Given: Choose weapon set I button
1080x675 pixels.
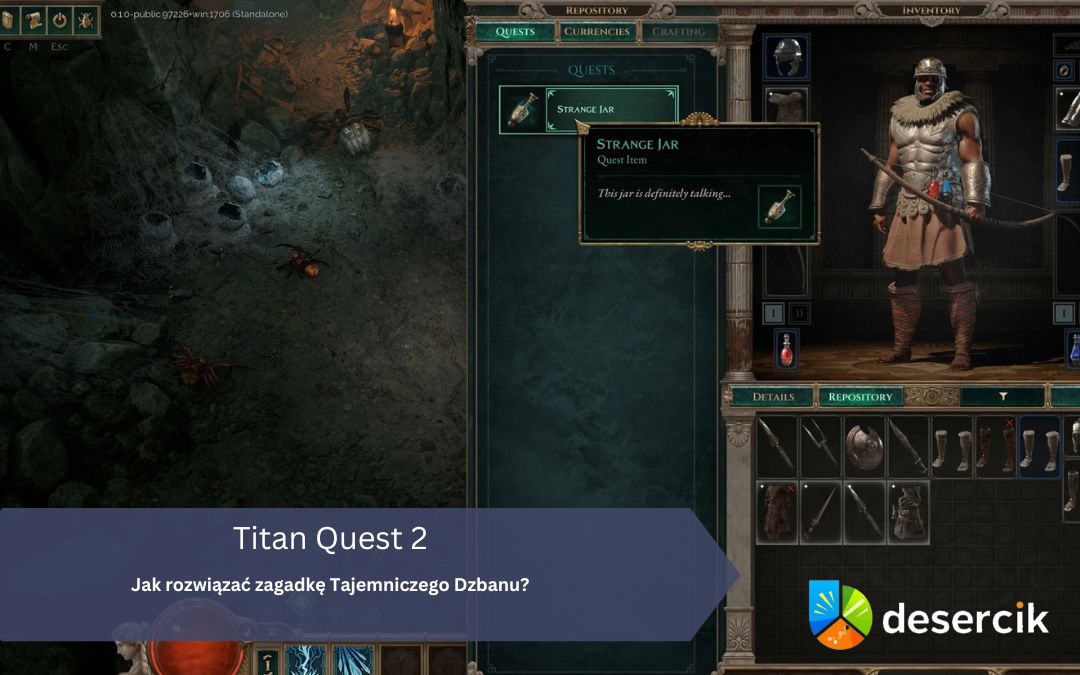Looking at the screenshot, I should tap(774, 313).
